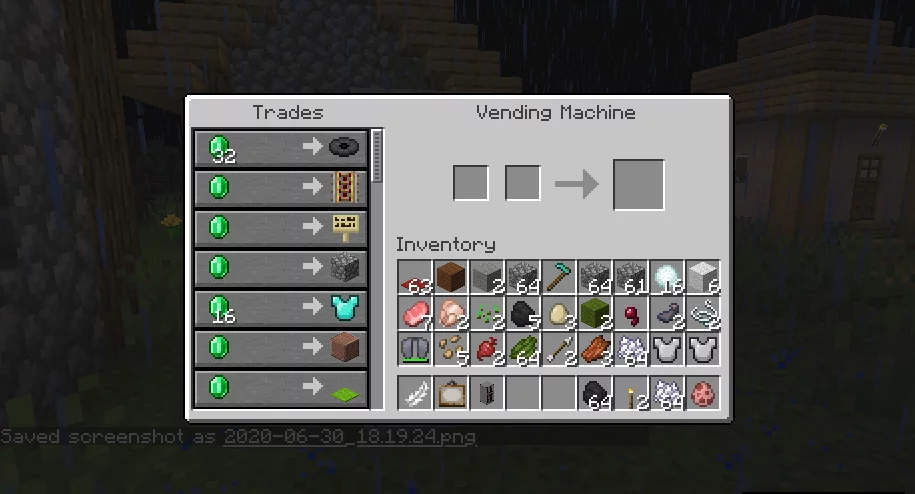Select the diamond pickaxe in inventory
Viewport: 915px width, 494px height.
tap(559, 279)
